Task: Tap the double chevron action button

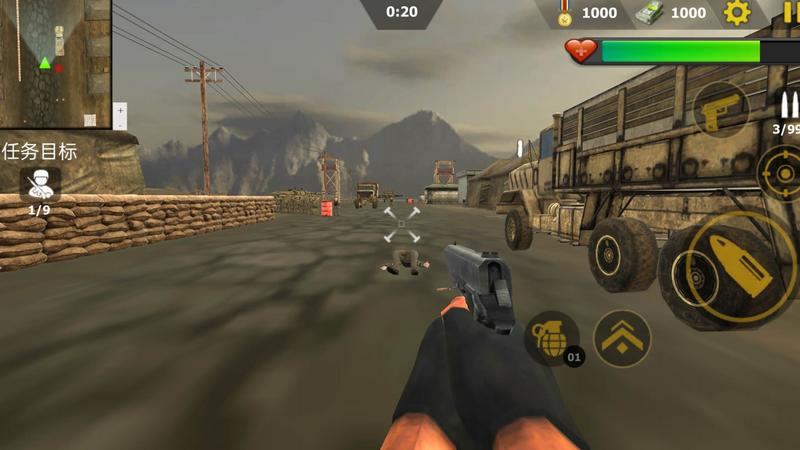Action: point(622,337)
